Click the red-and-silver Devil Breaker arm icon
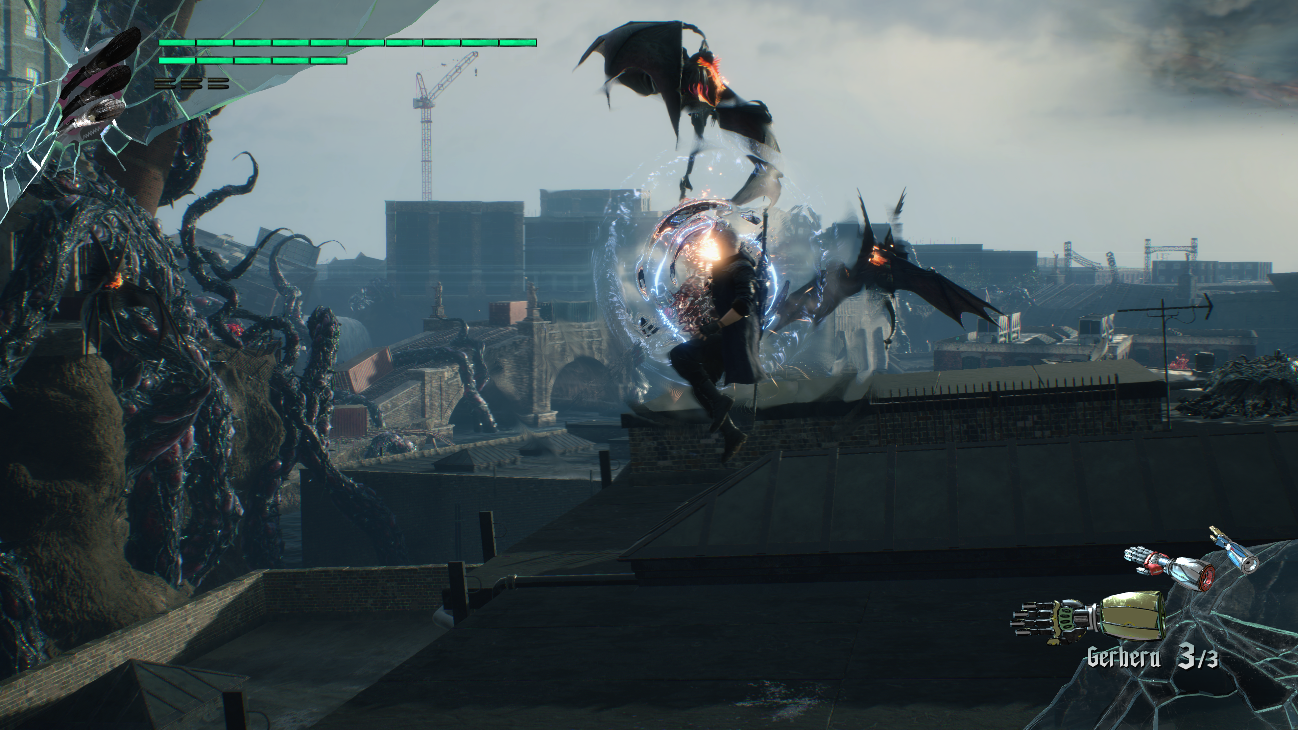 1171,567
